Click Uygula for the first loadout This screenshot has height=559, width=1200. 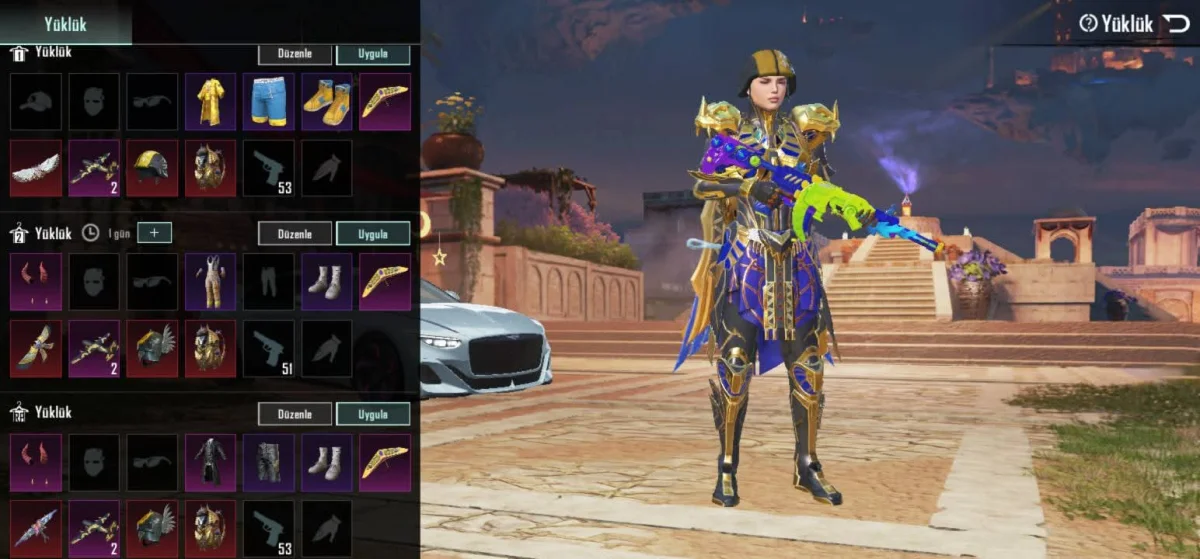click(x=373, y=54)
